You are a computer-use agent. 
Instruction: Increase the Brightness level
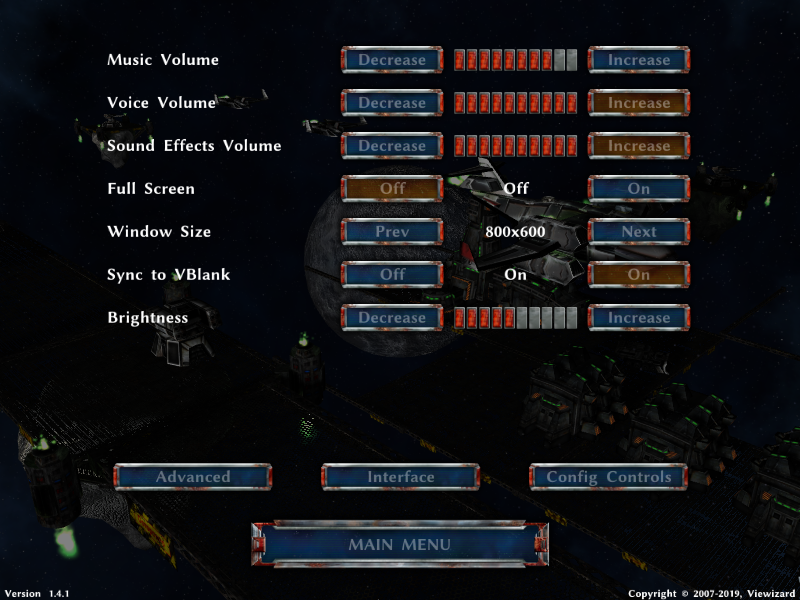click(639, 318)
